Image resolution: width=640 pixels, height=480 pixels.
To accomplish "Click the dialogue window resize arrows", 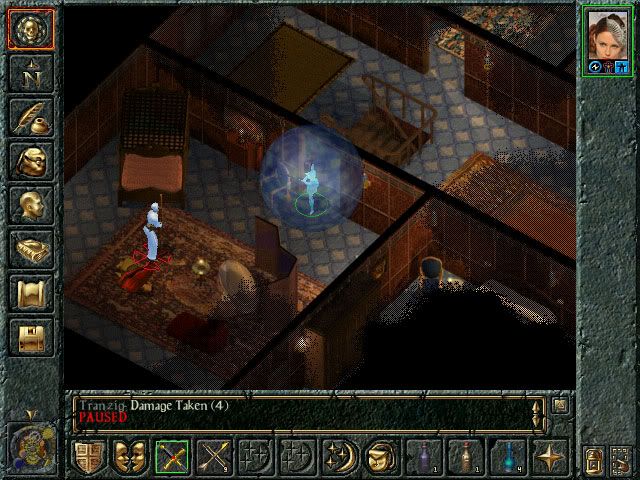I will (x=538, y=411).
